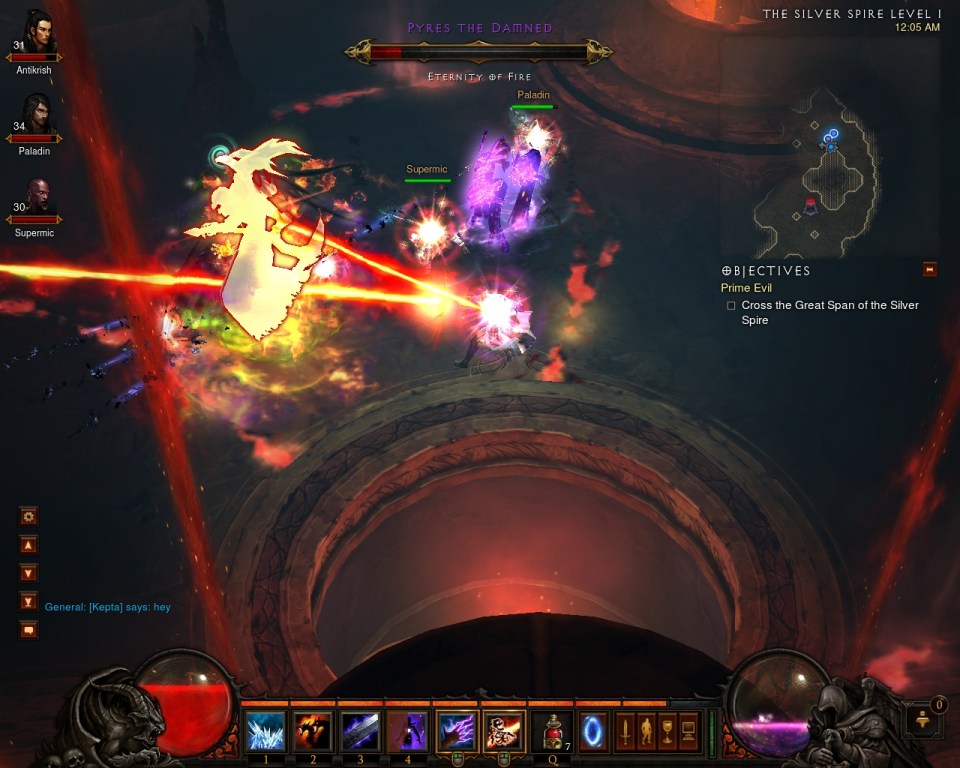960x768 pixels.
Task: Activate the fiery beast skill in slot 2
Action: click(312, 731)
